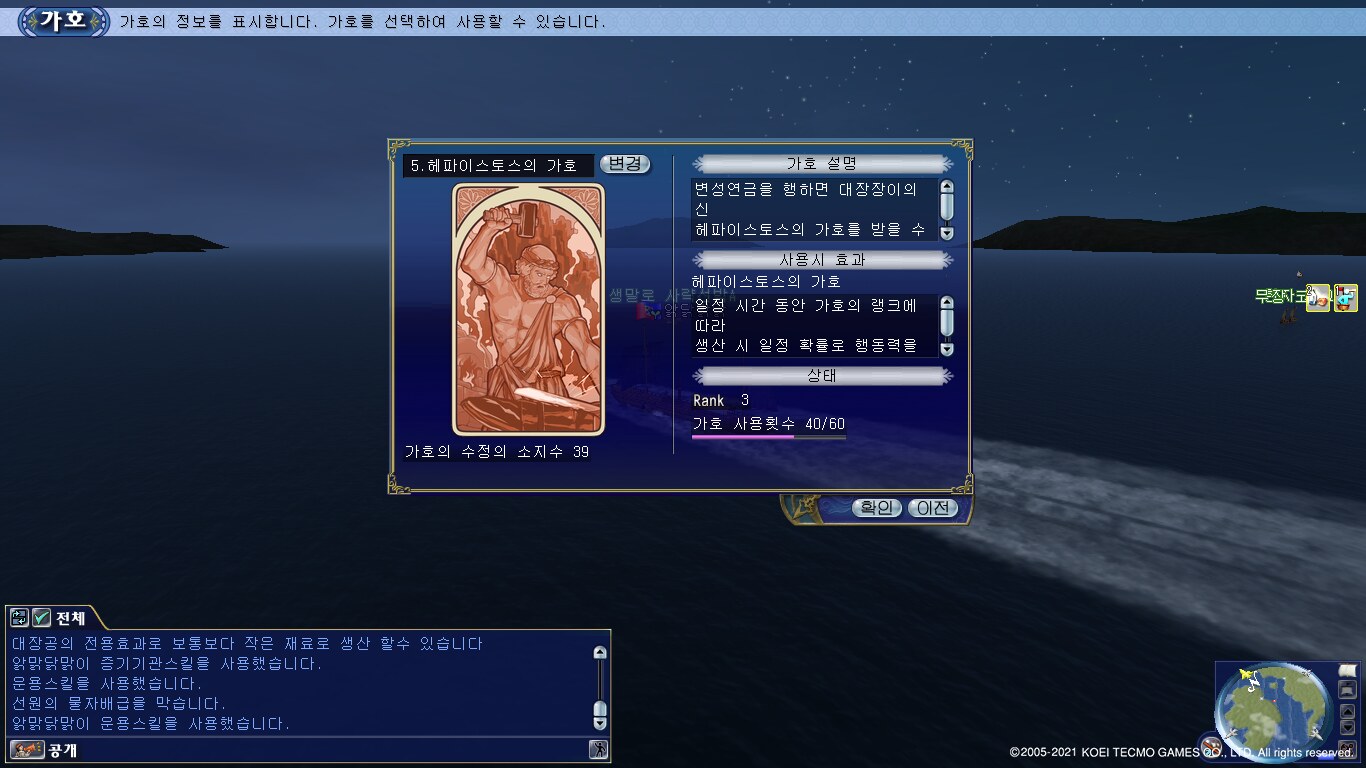Confirm with the 확인 button
Image resolution: width=1366 pixels, height=768 pixels.
[x=876, y=508]
